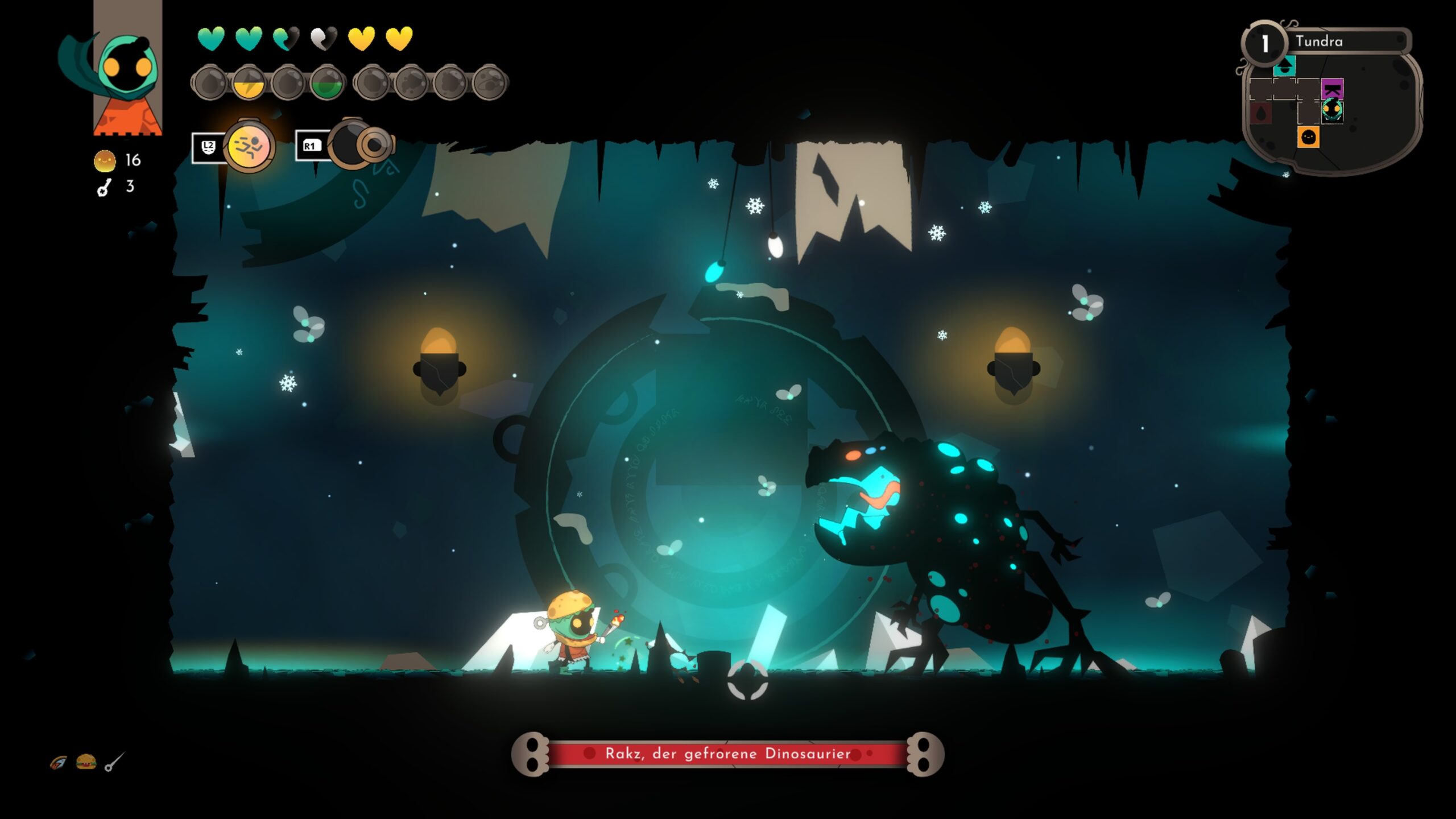Select the black cannon ability icon
This screenshot has width=1456, height=819.
click(359, 144)
